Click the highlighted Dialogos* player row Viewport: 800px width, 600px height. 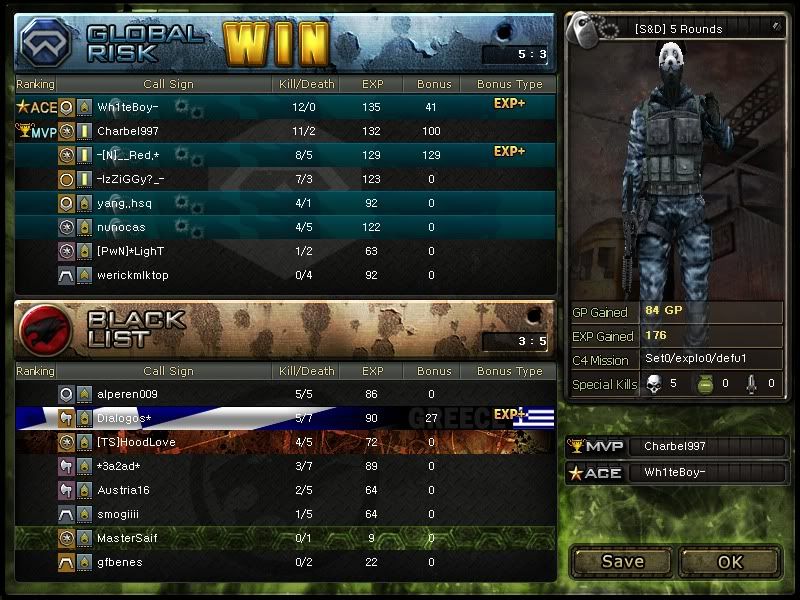click(x=285, y=418)
